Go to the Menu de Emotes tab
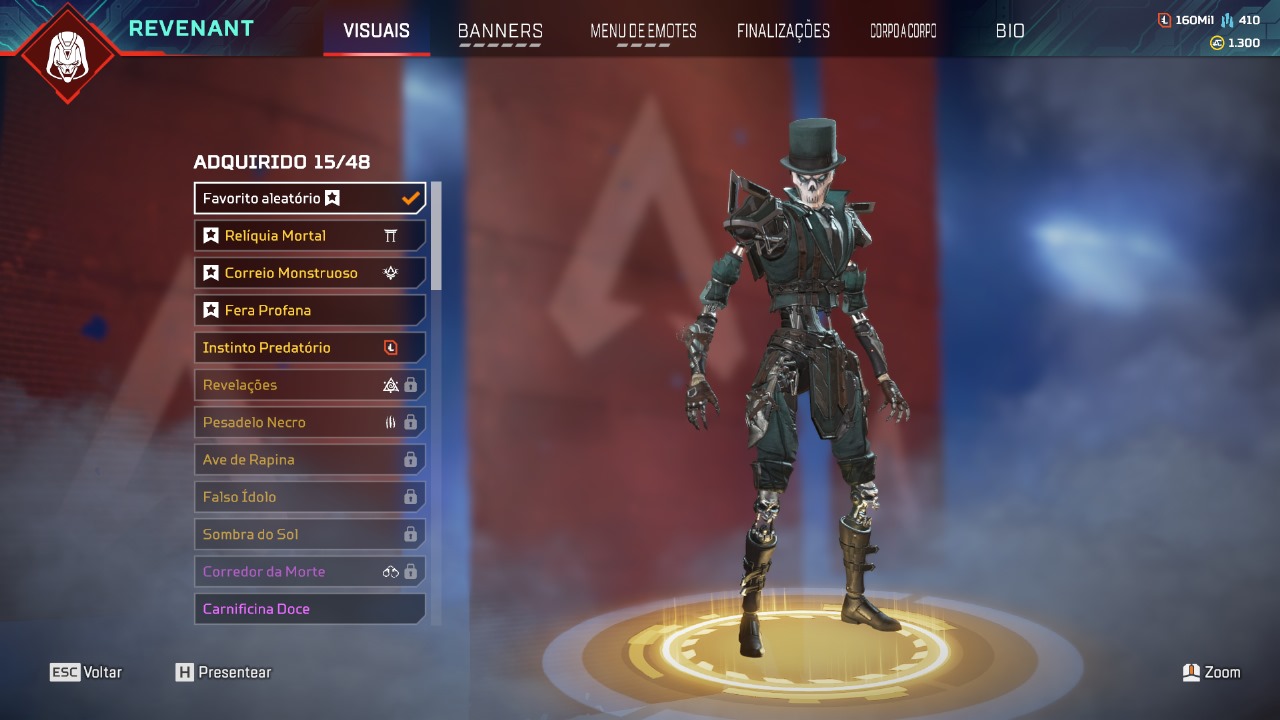Viewport: 1280px width, 720px height. pos(643,31)
